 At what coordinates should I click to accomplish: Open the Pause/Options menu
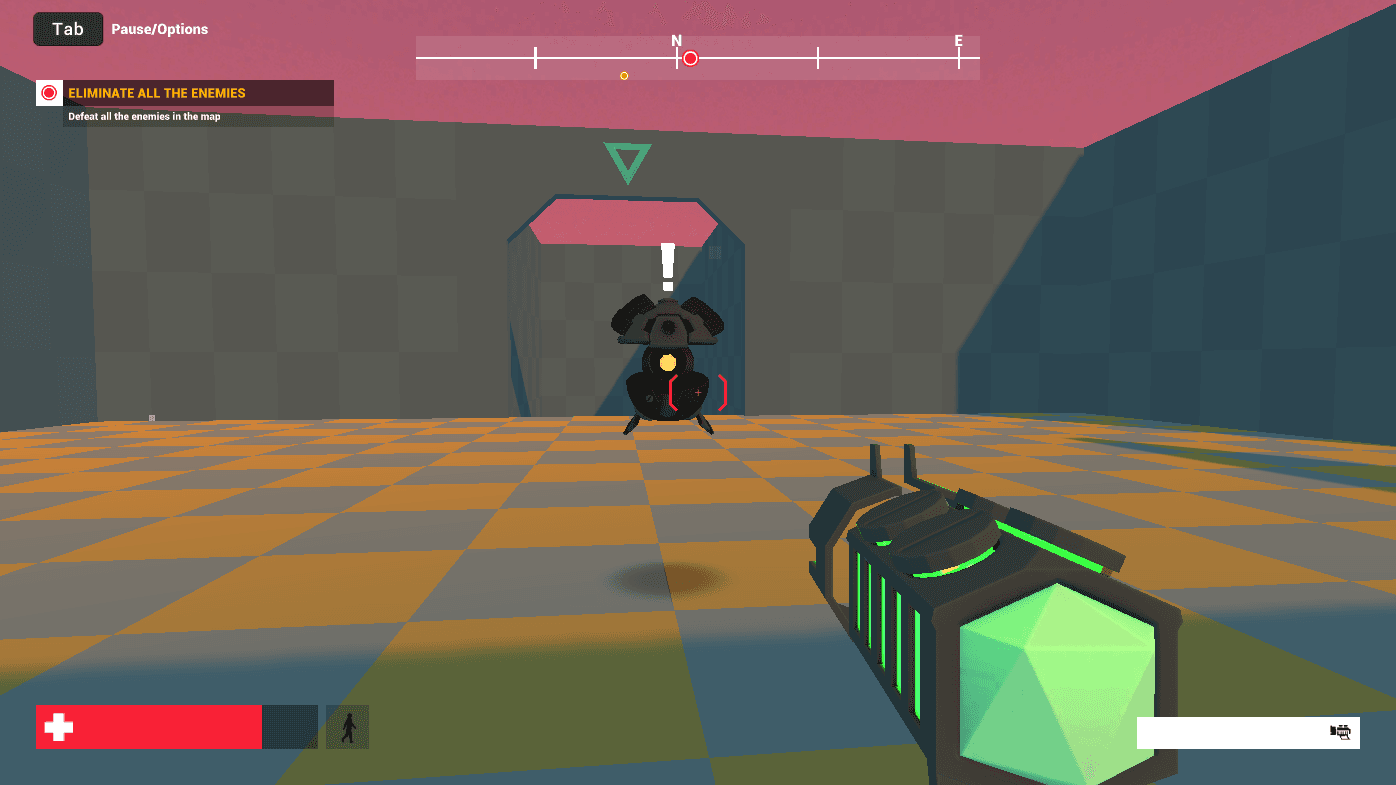(x=160, y=29)
